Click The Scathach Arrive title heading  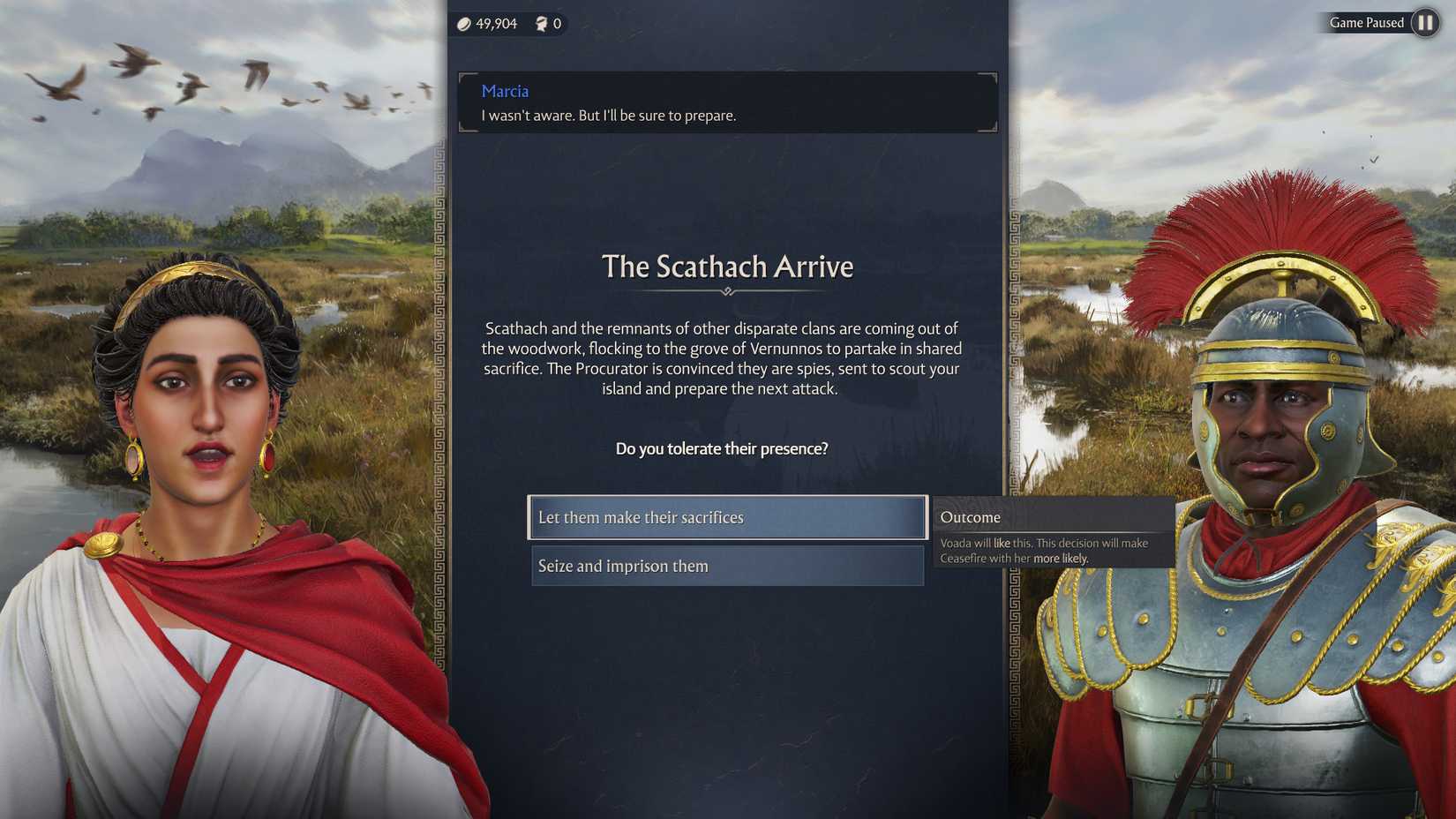727,267
